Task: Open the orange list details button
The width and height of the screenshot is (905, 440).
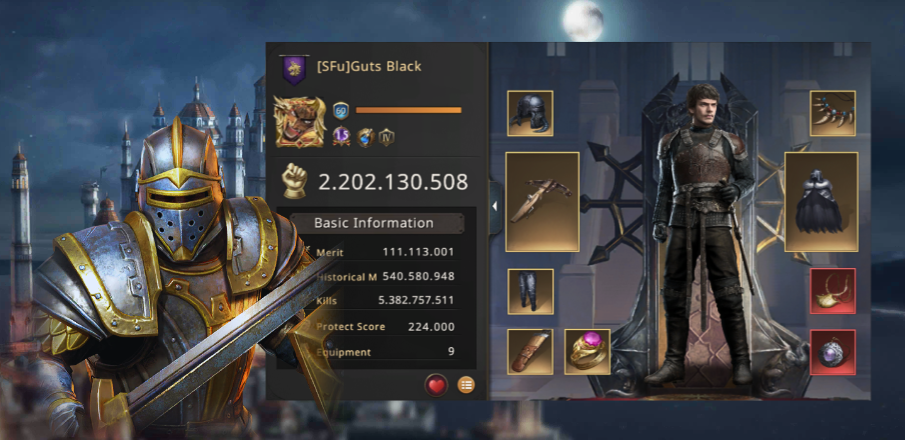Action: pyautogui.click(x=466, y=384)
